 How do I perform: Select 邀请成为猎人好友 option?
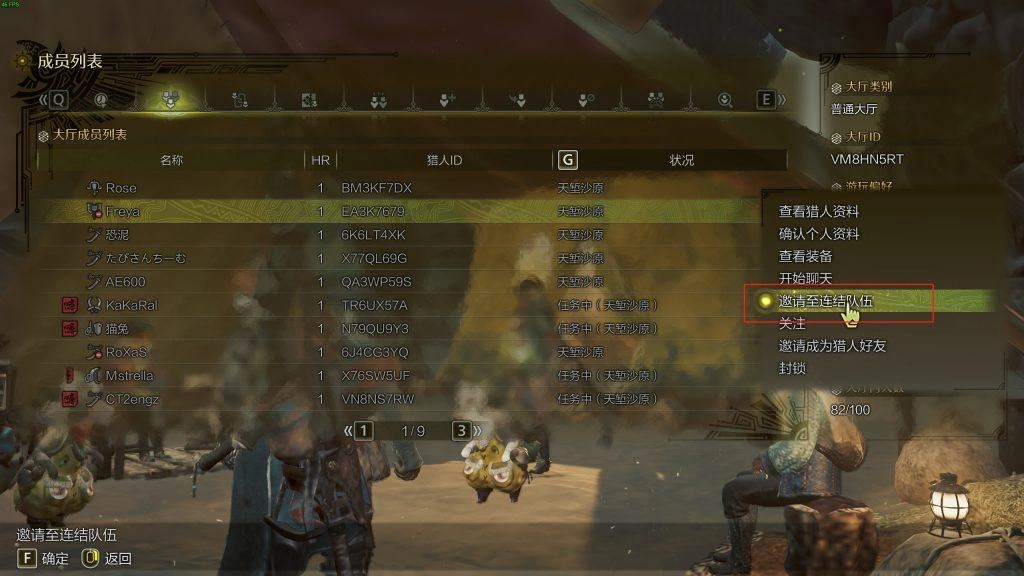(x=832, y=346)
